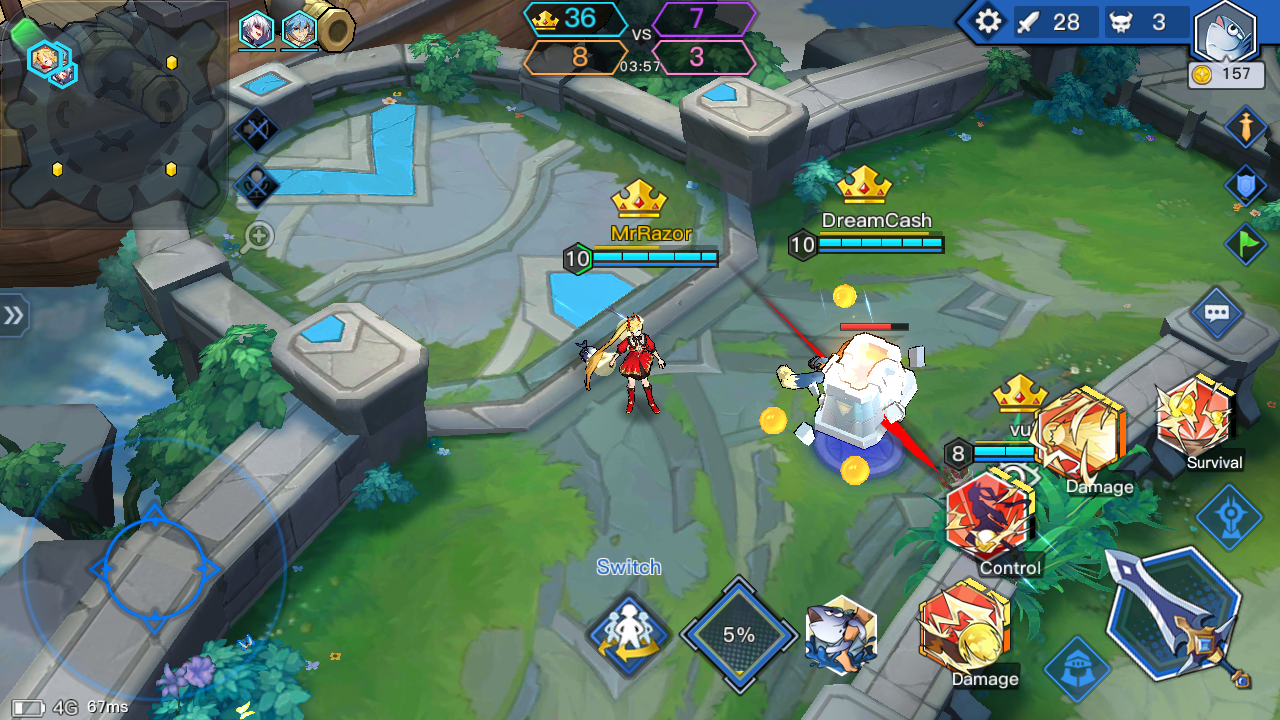The height and width of the screenshot is (720, 1280).
Task: Use the claw-slash Damage skill
Action: (x=1082, y=434)
